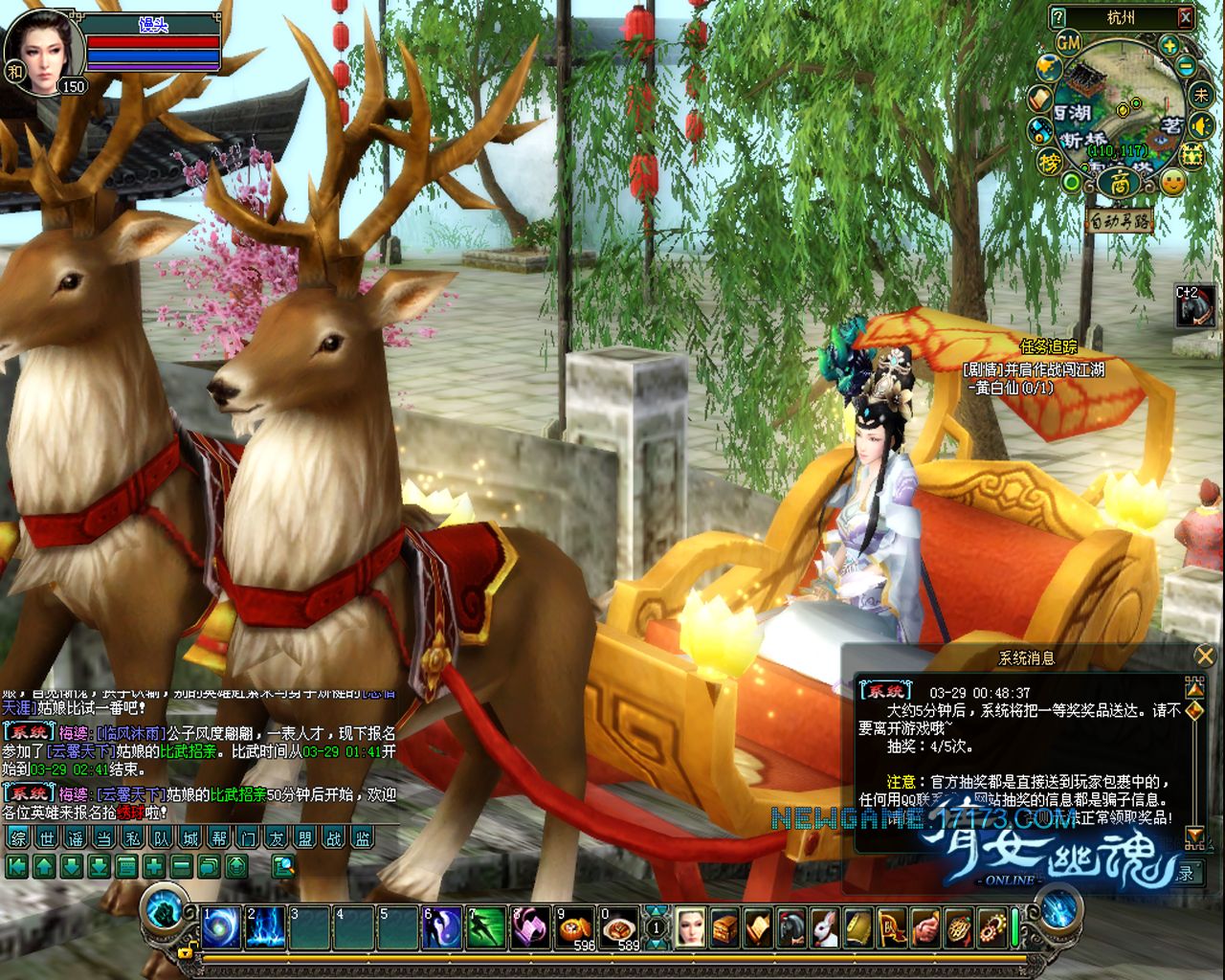Activate 自动寻路 auto-pathfinding
Viewport: 1225px width, 980px height.
pos(1120,221)
